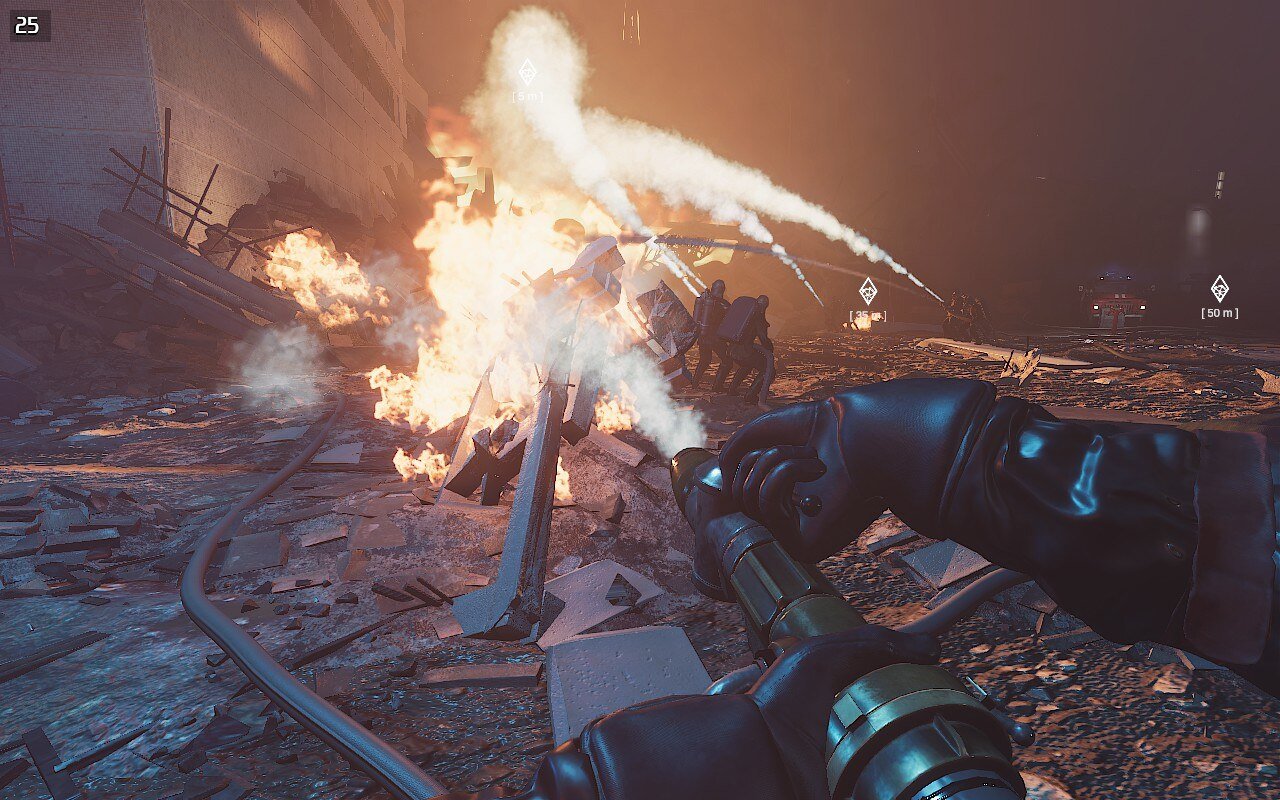Click the 35 m waypoint diamond
This screenshot has width=1280, height=800.
click(868, 291)
